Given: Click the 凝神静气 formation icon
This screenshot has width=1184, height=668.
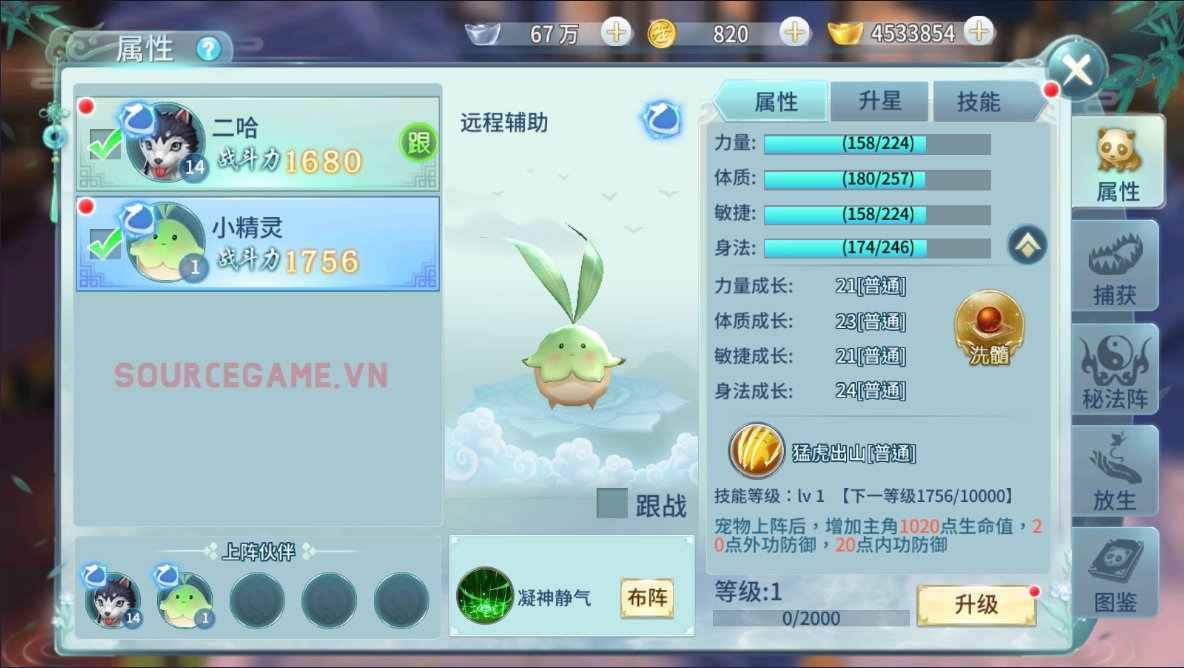Looking at the screenshot, I should click(x=484, y=597).
